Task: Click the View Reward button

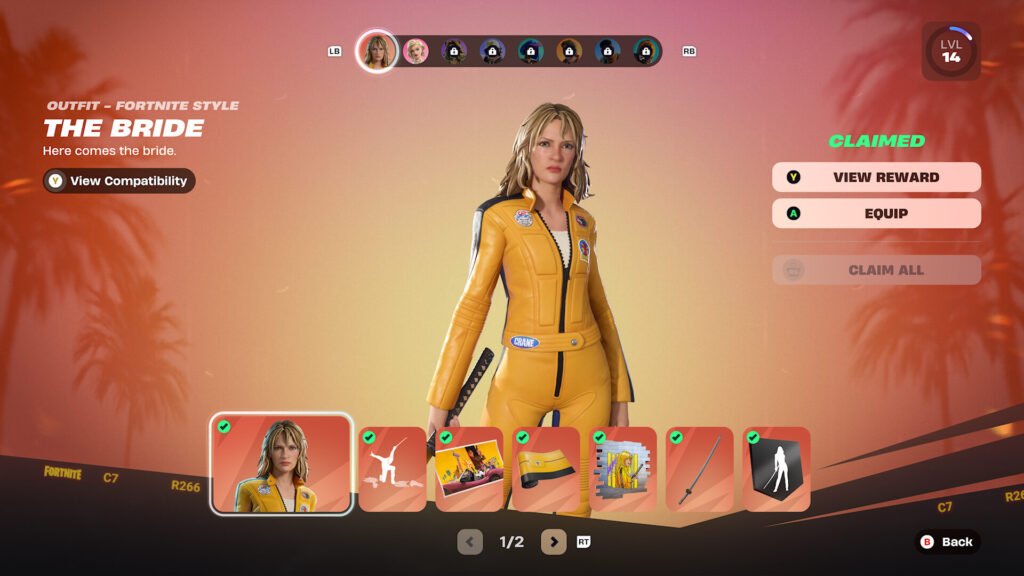Action: [876, 177]
